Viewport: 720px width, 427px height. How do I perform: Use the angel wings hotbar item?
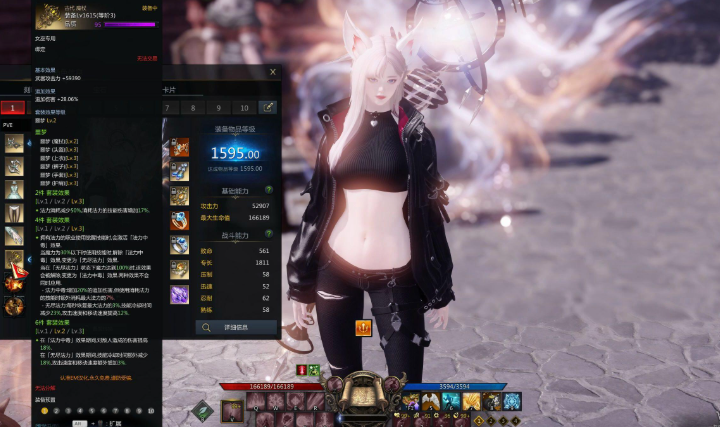[430, 401]
